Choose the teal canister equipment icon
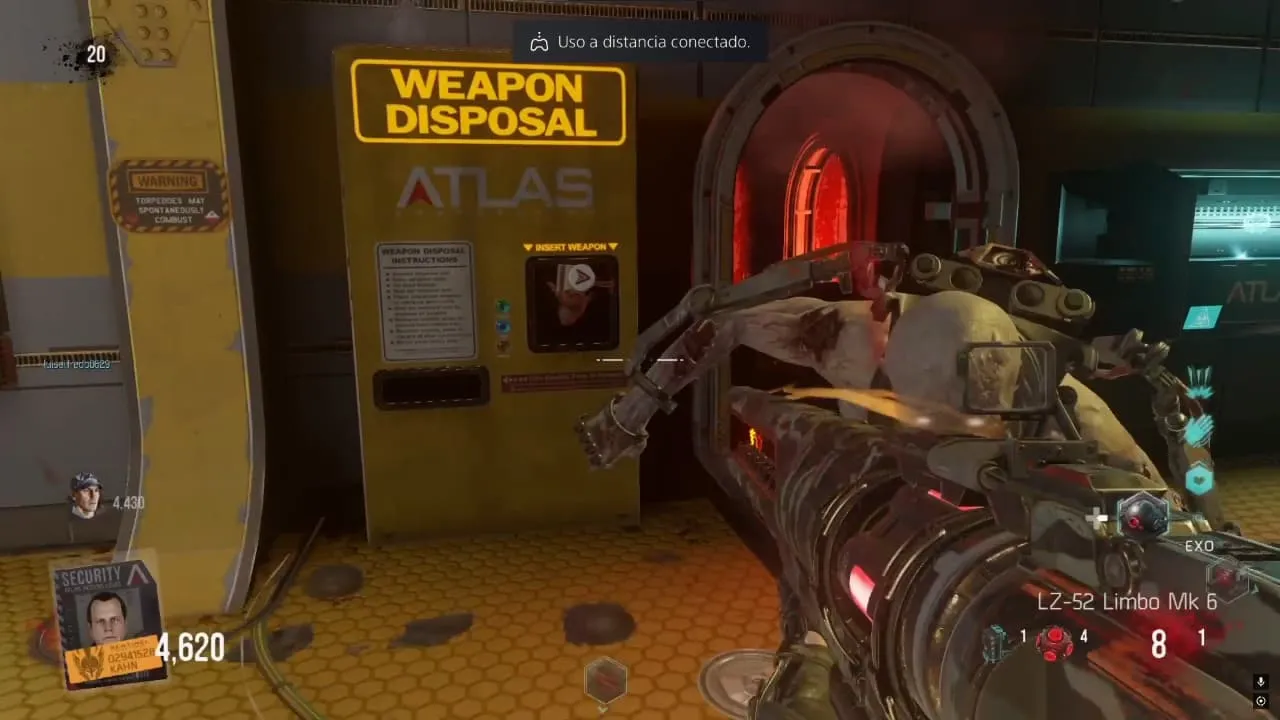Image resolution: width=1280 pixels, height=720 pixels. [995, 643]
